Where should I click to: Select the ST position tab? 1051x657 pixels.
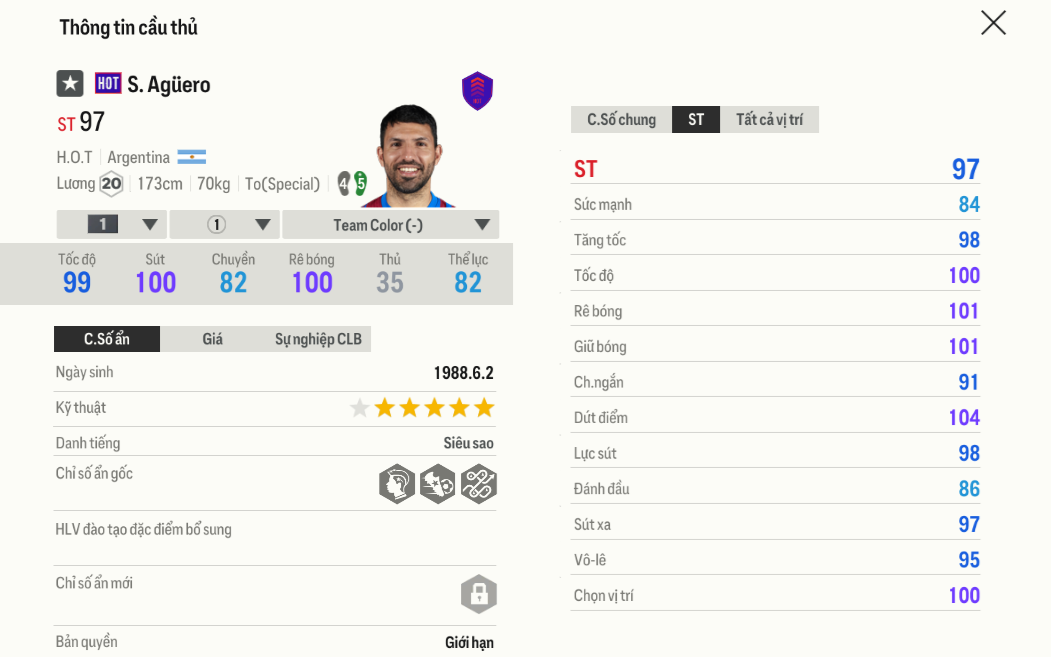[696, 120]
